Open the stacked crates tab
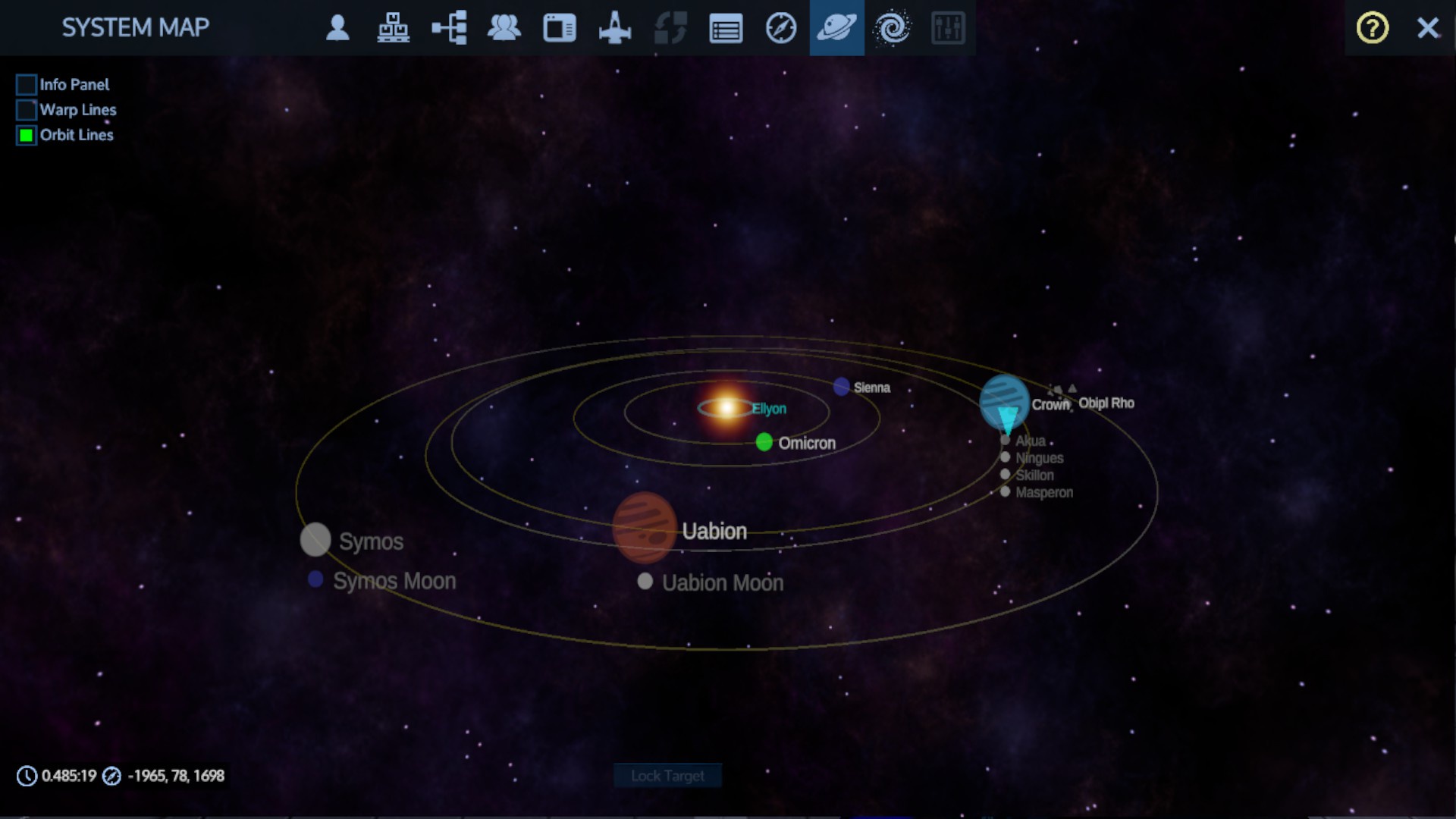This screenshot has width=1456, height=819. click(x=393, y=28)
